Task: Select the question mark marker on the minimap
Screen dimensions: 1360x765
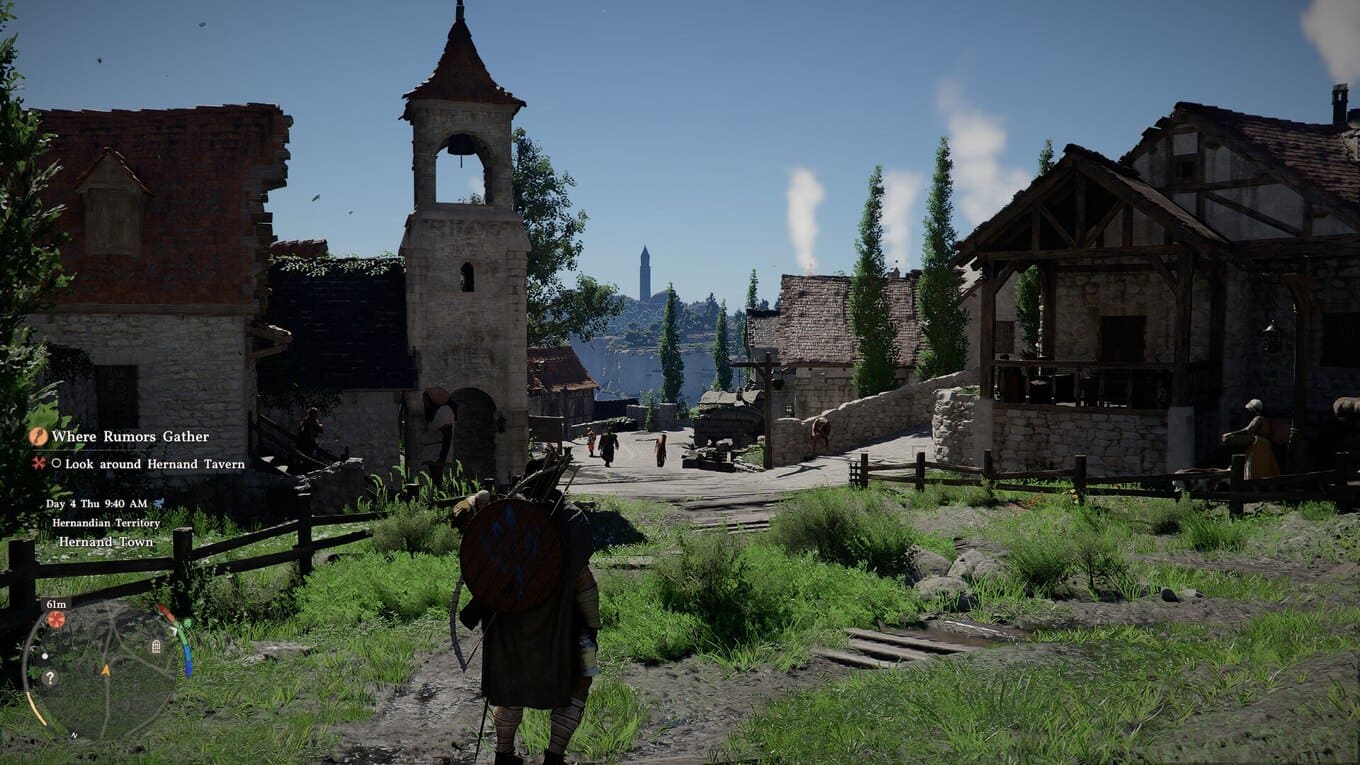Action: click(49, 677)
